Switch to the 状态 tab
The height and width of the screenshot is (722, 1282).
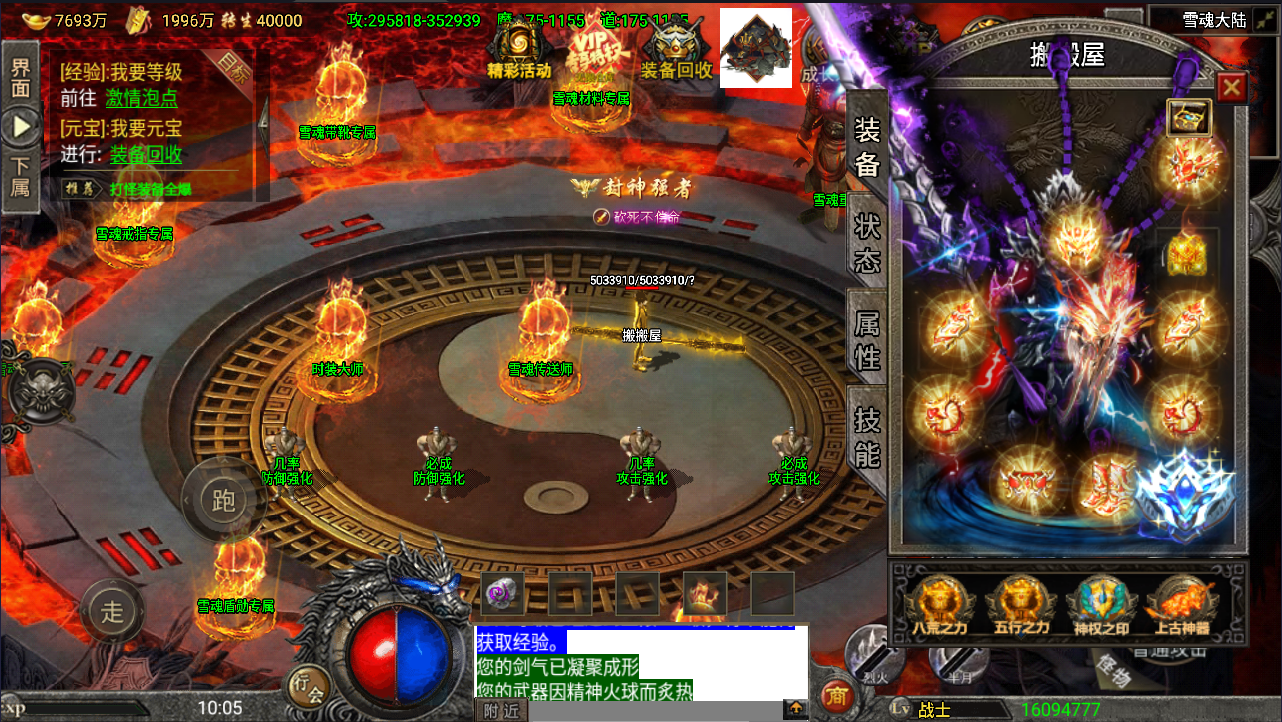tap(867, 242)
